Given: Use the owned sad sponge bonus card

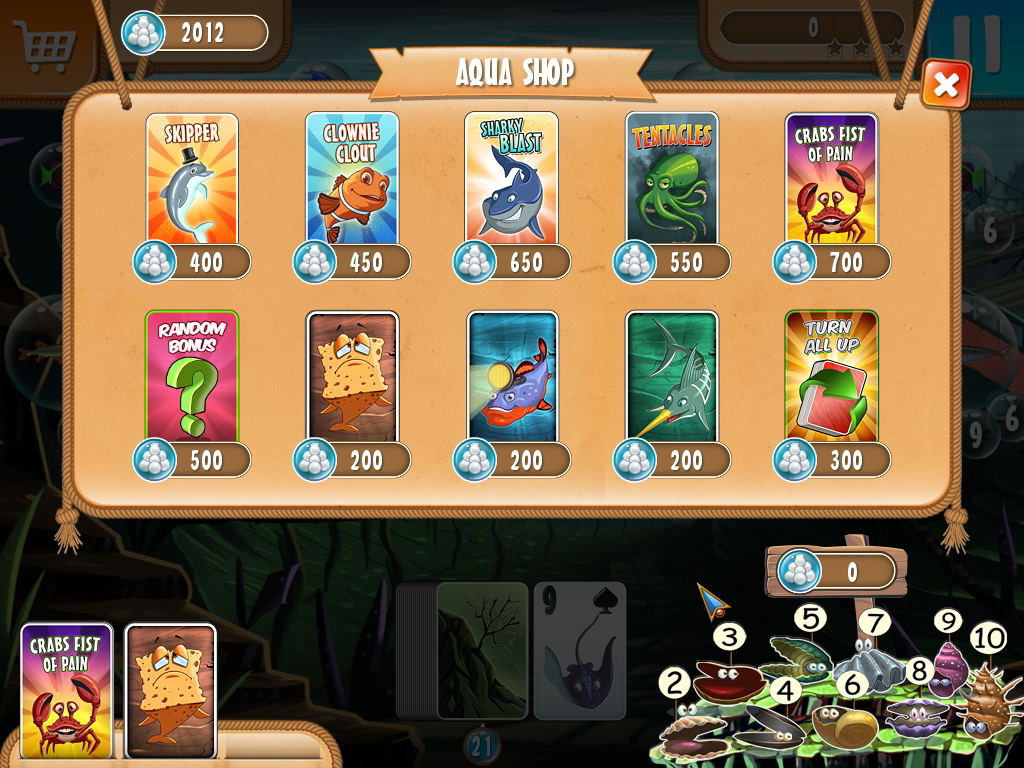Looking at the screenshot, I should 171,690.
